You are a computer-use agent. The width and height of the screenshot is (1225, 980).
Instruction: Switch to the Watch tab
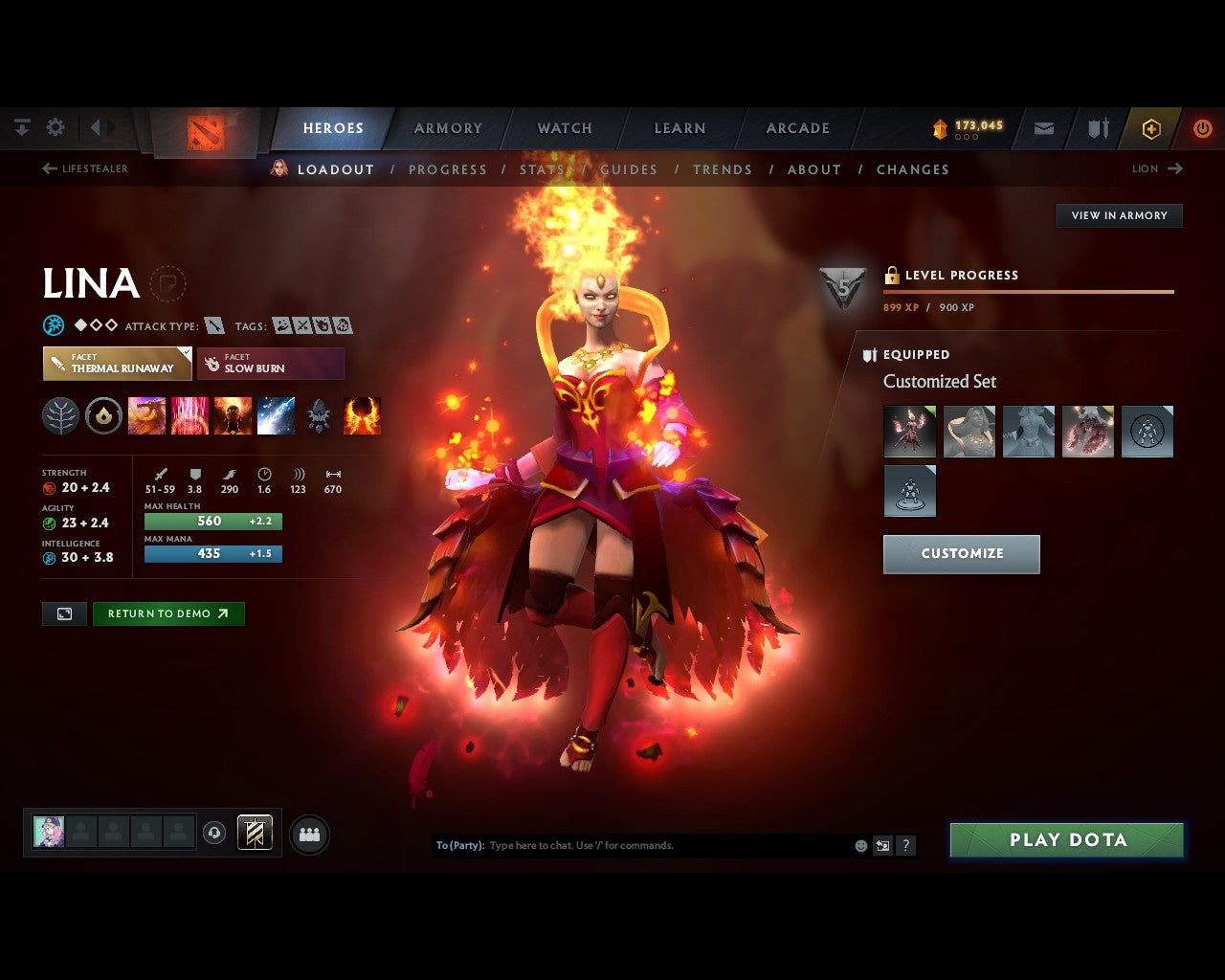point(565,128)
